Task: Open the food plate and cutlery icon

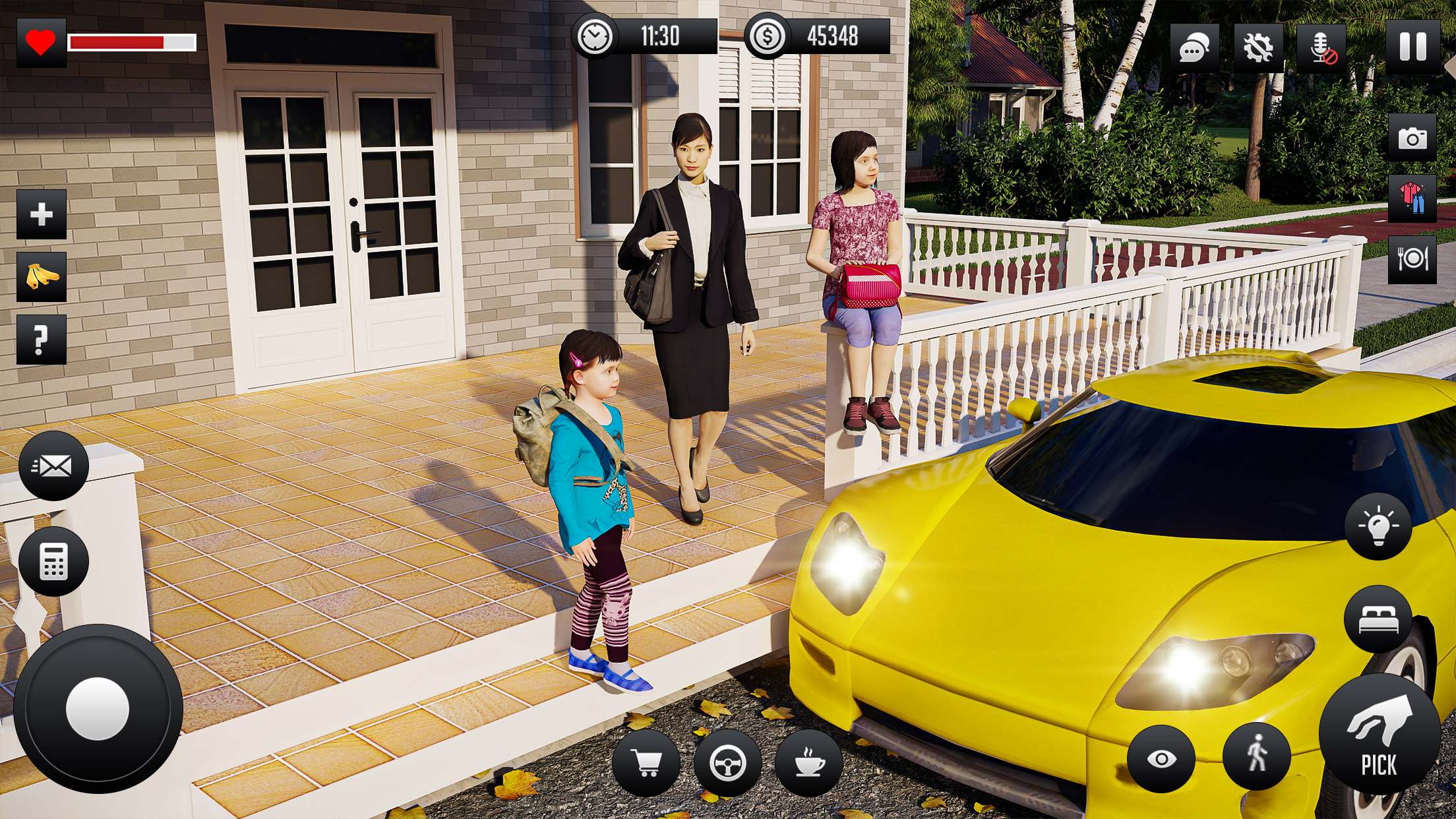Action: click(x=1412, y=259)
